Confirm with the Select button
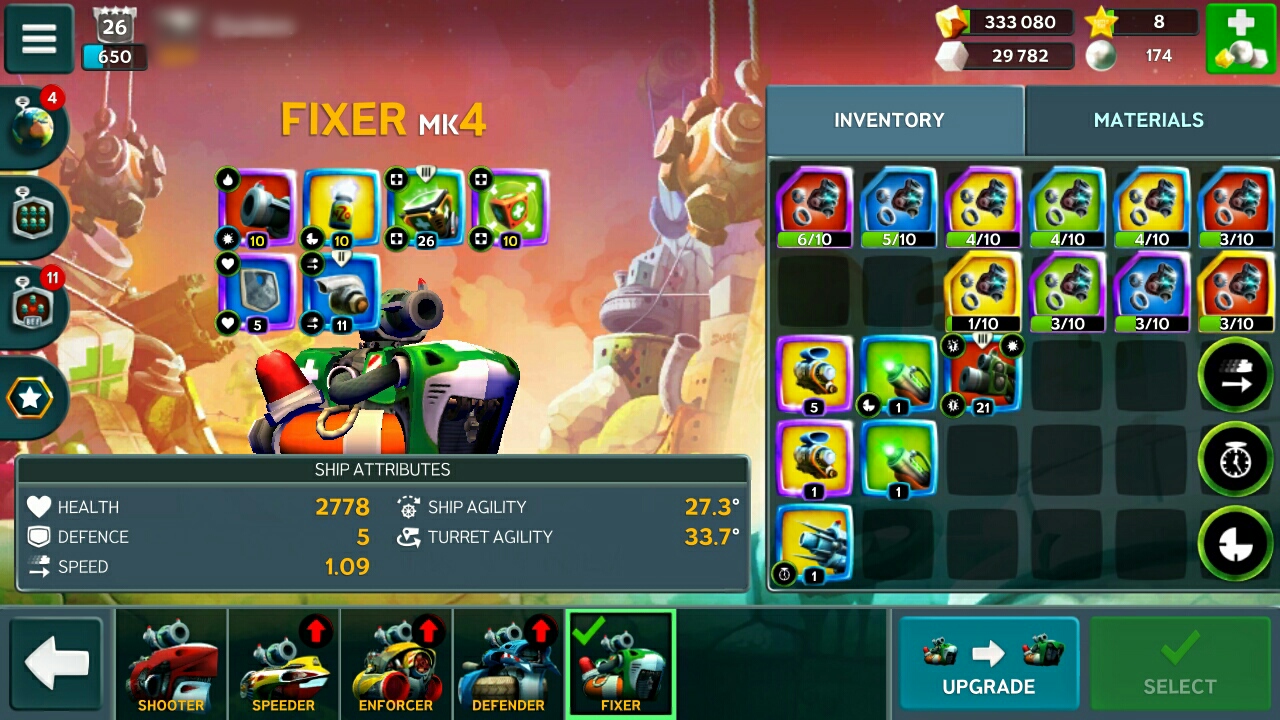Screen dimensions: 1280x720 [x=1180, y=663]
